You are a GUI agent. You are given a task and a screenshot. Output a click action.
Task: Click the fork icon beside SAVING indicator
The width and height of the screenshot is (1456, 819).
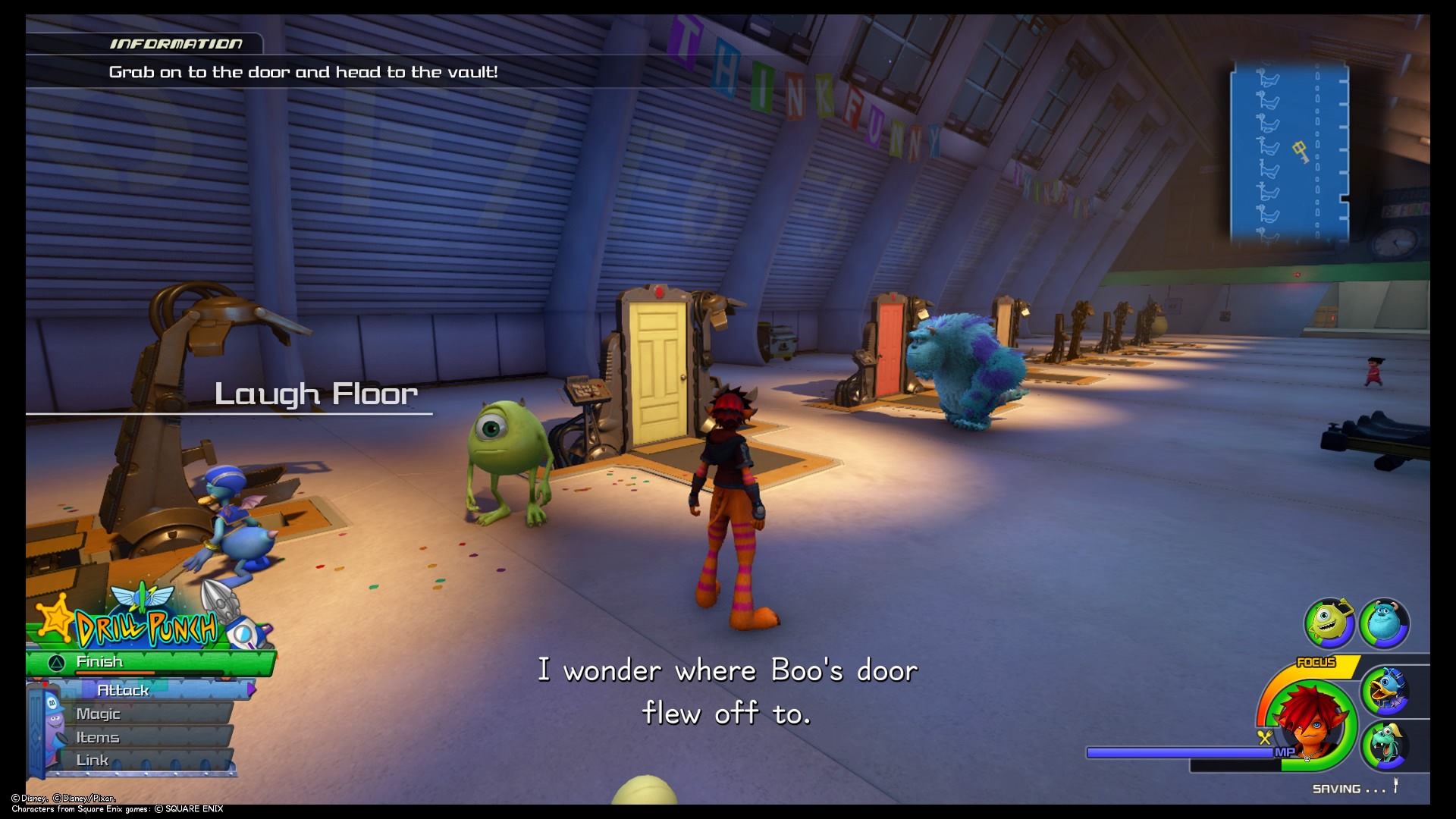(x=1395, y=784)
